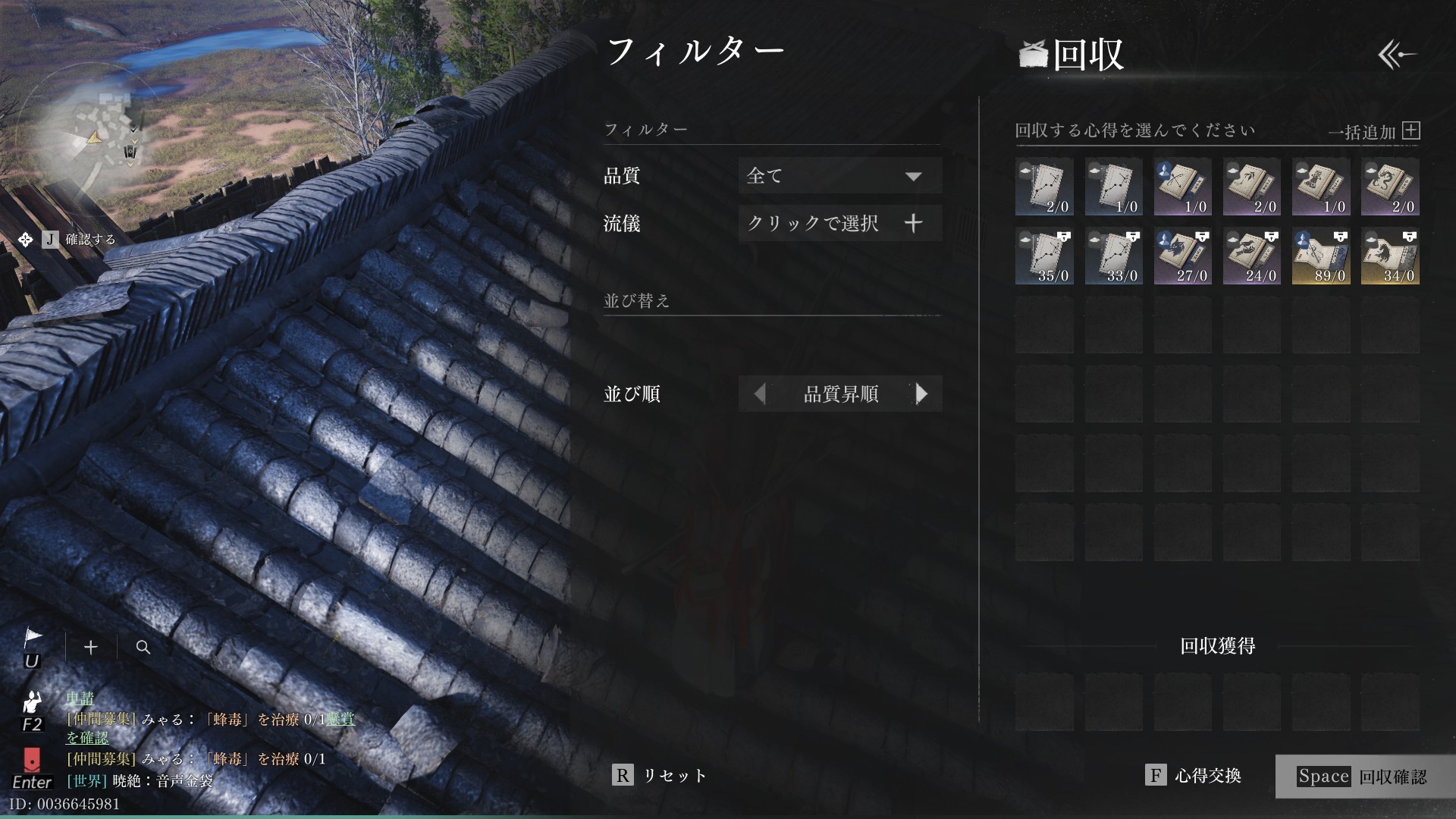Open the 流儀 click-to-select picker

click(x=840, y=223)
